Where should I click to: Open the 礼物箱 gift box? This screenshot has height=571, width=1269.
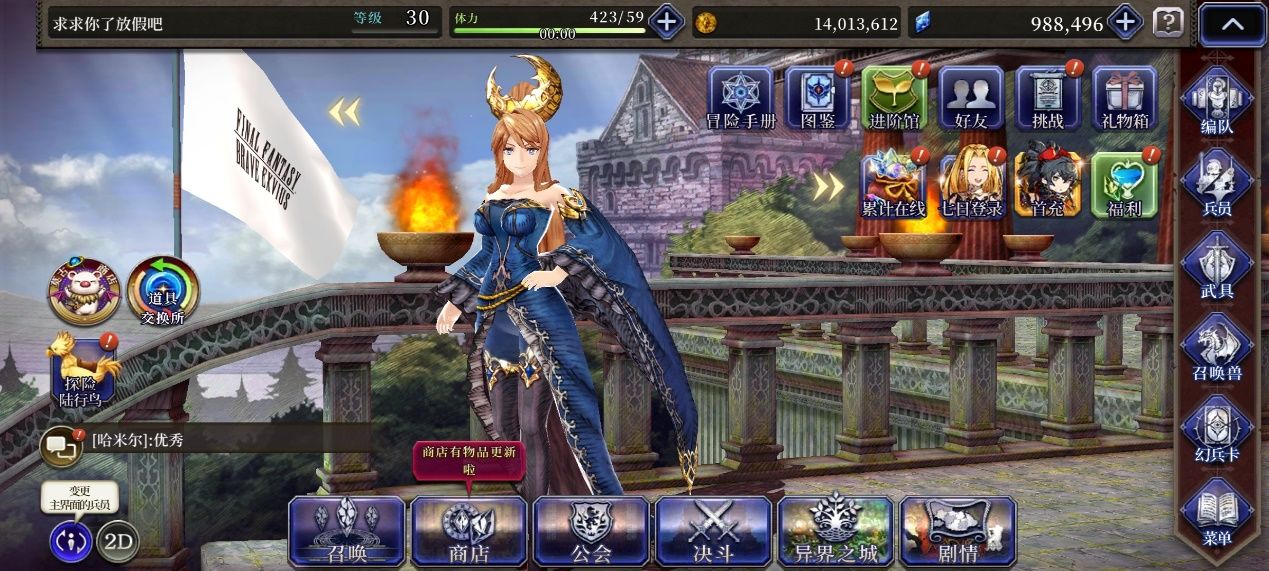[1124, 99]
